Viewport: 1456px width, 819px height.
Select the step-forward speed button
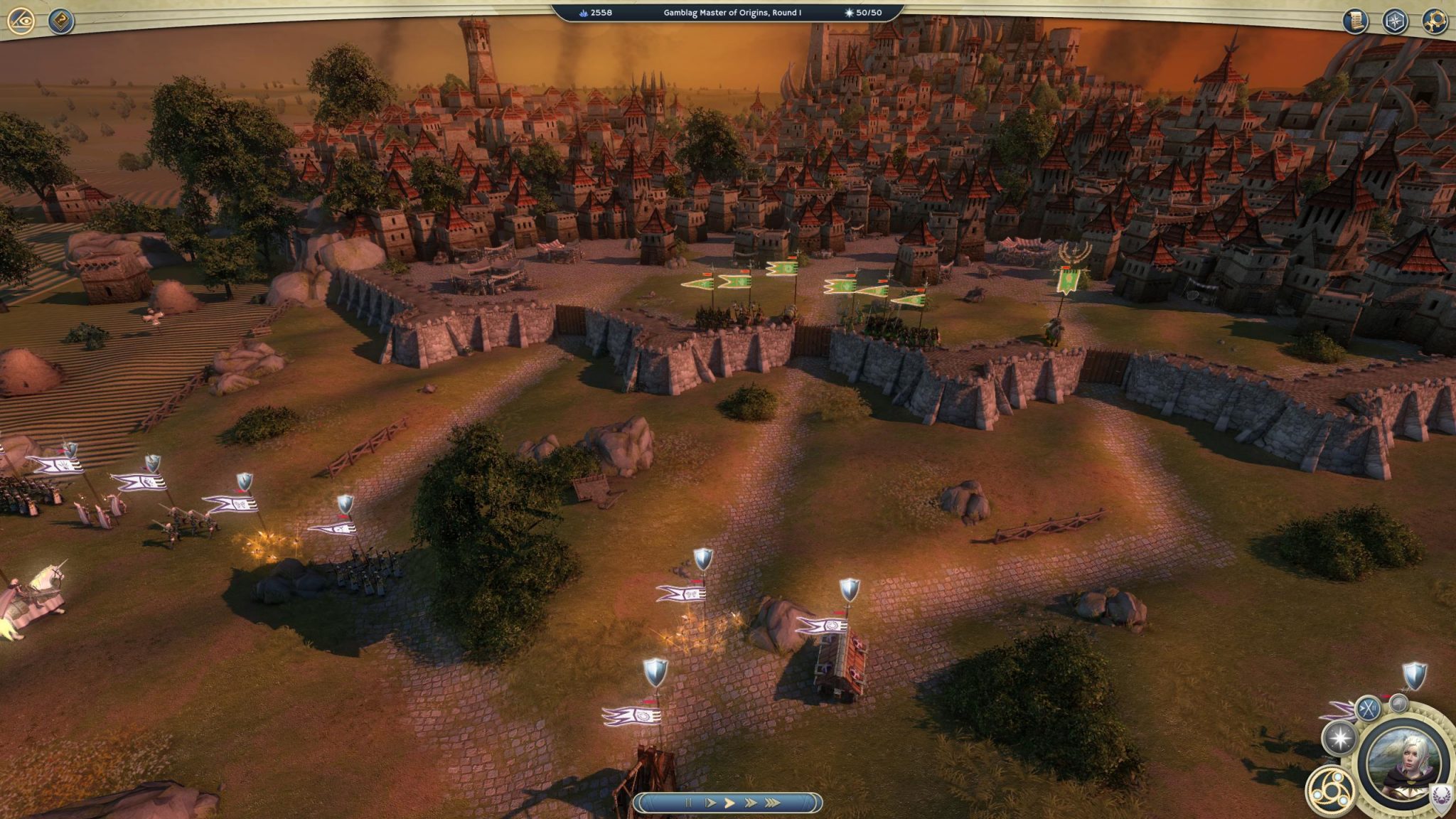710,803
